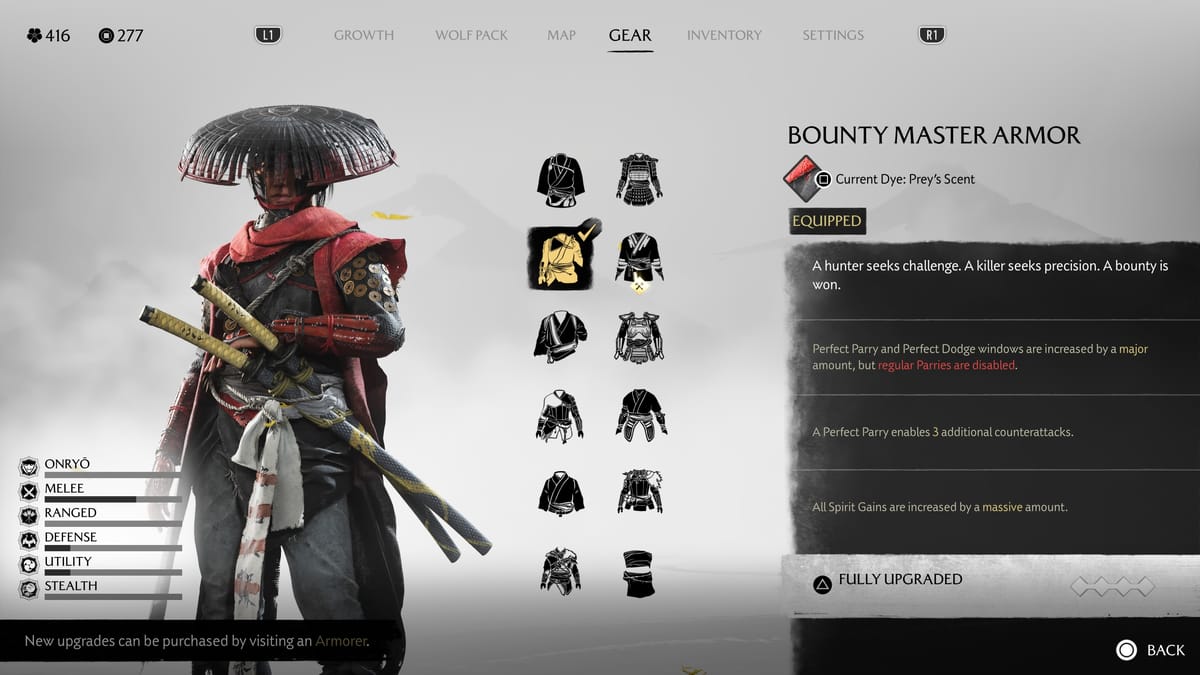Select the black wrapped cloth roll outfit
Screen dimensions: 1200x675
tap(640, 573)
